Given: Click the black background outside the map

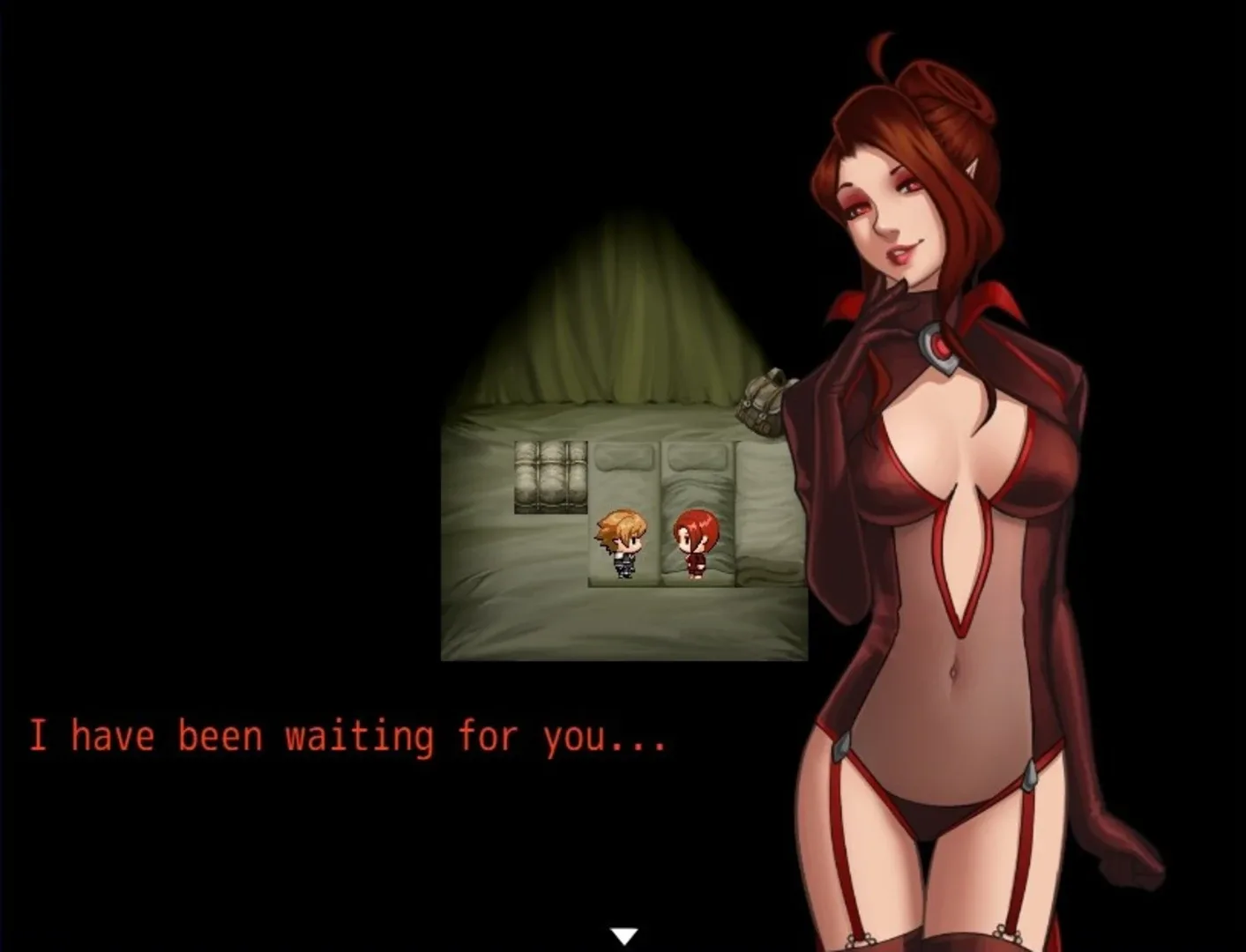Looking at the screenshot, I should pyautogui.click(x=220, y=264).
